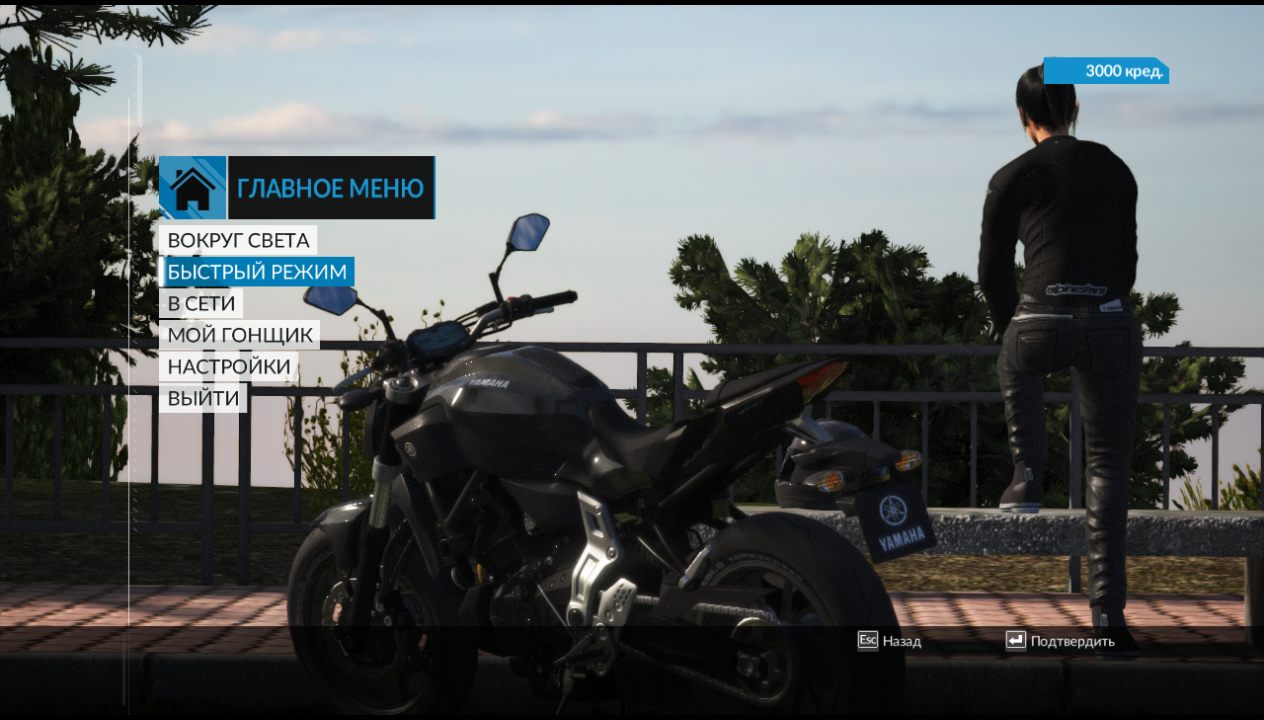Choose the В СЕТИ online option

coord(201,303)
